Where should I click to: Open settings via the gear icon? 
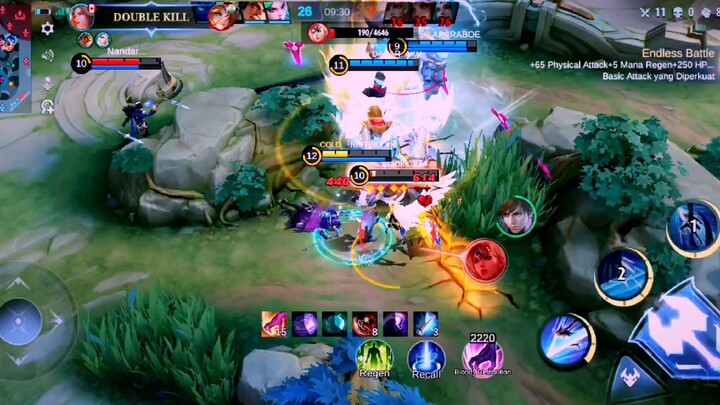coord(47,29)
